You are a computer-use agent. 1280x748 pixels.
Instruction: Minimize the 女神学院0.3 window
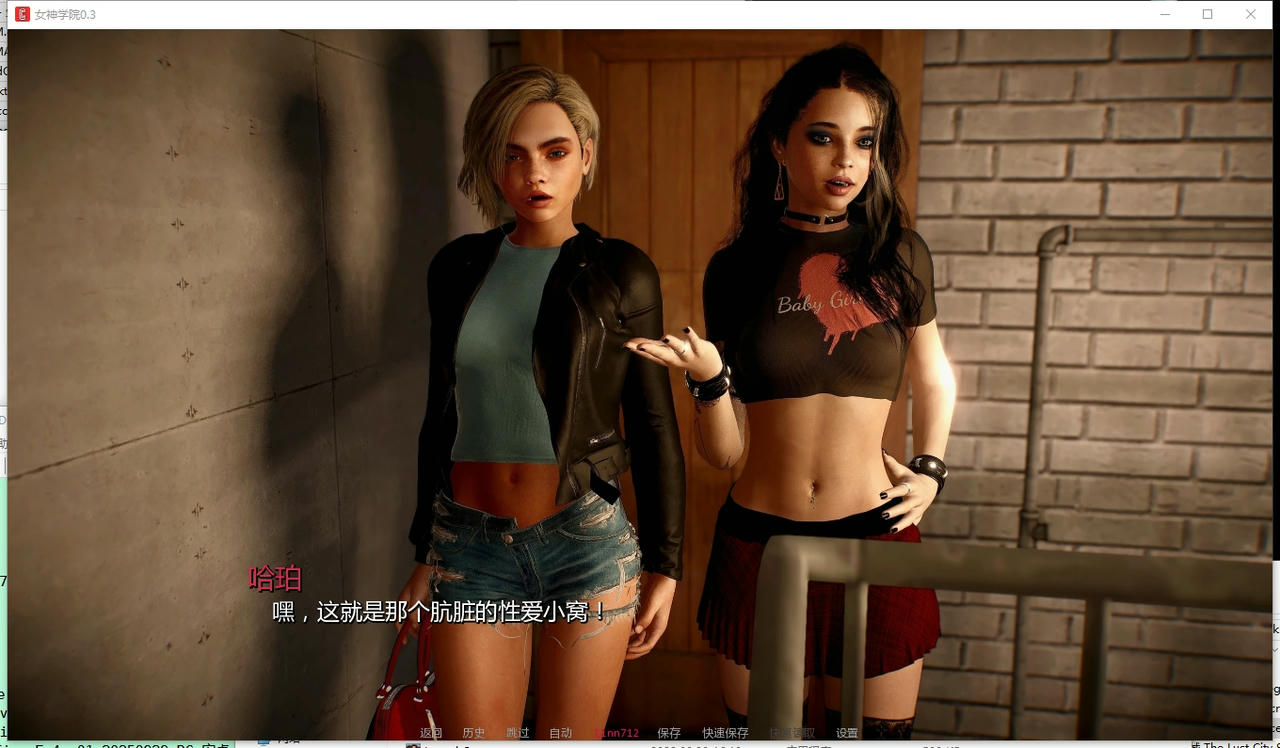(1165, 14)
